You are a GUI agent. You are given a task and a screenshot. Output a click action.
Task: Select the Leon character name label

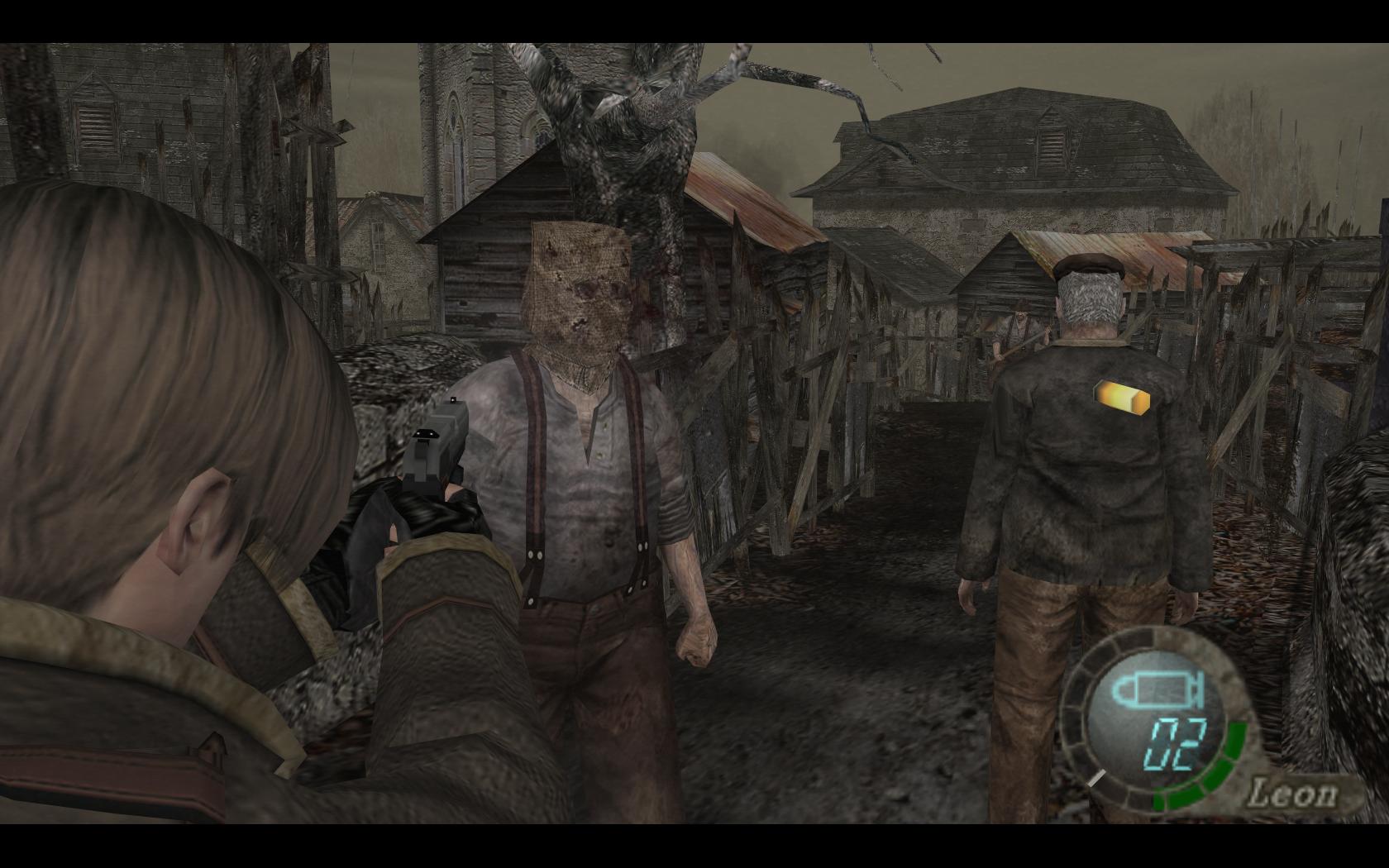pos(1292,794)
